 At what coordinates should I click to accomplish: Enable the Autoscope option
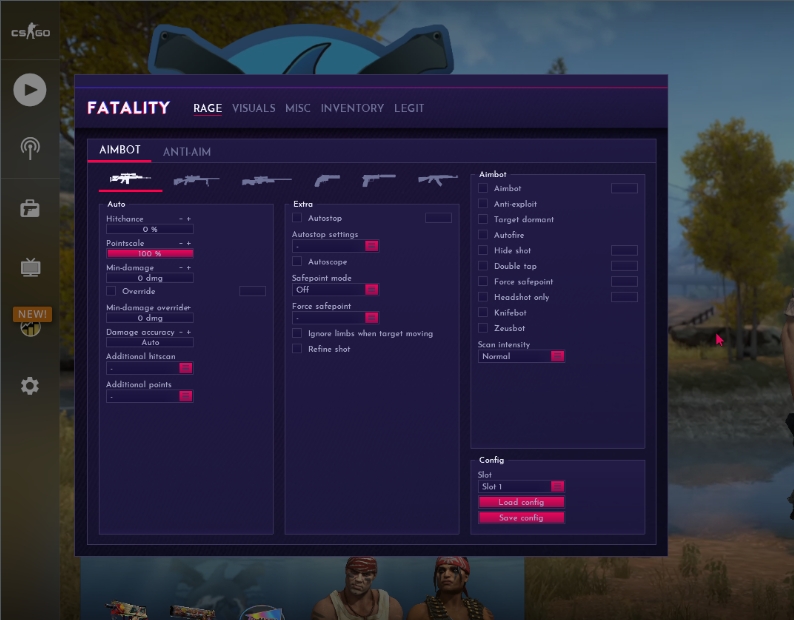coord(297,261)
